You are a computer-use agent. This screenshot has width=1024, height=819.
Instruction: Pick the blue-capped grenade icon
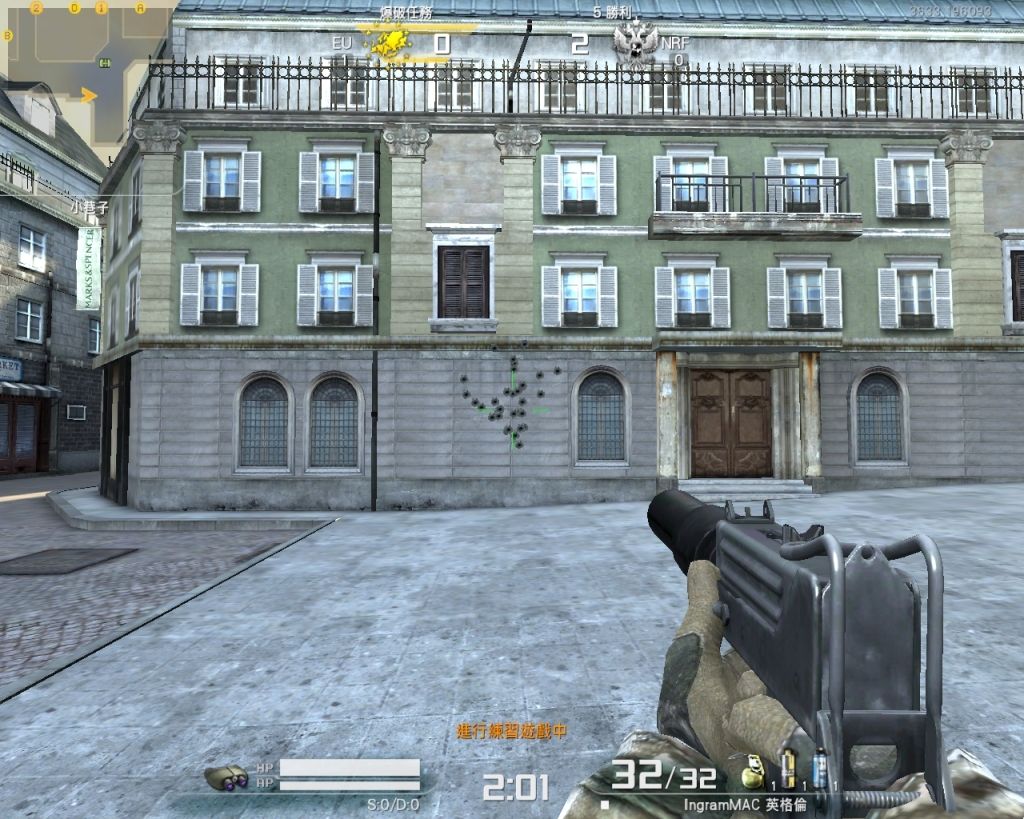pyautogui.click(x=820, y=770)
